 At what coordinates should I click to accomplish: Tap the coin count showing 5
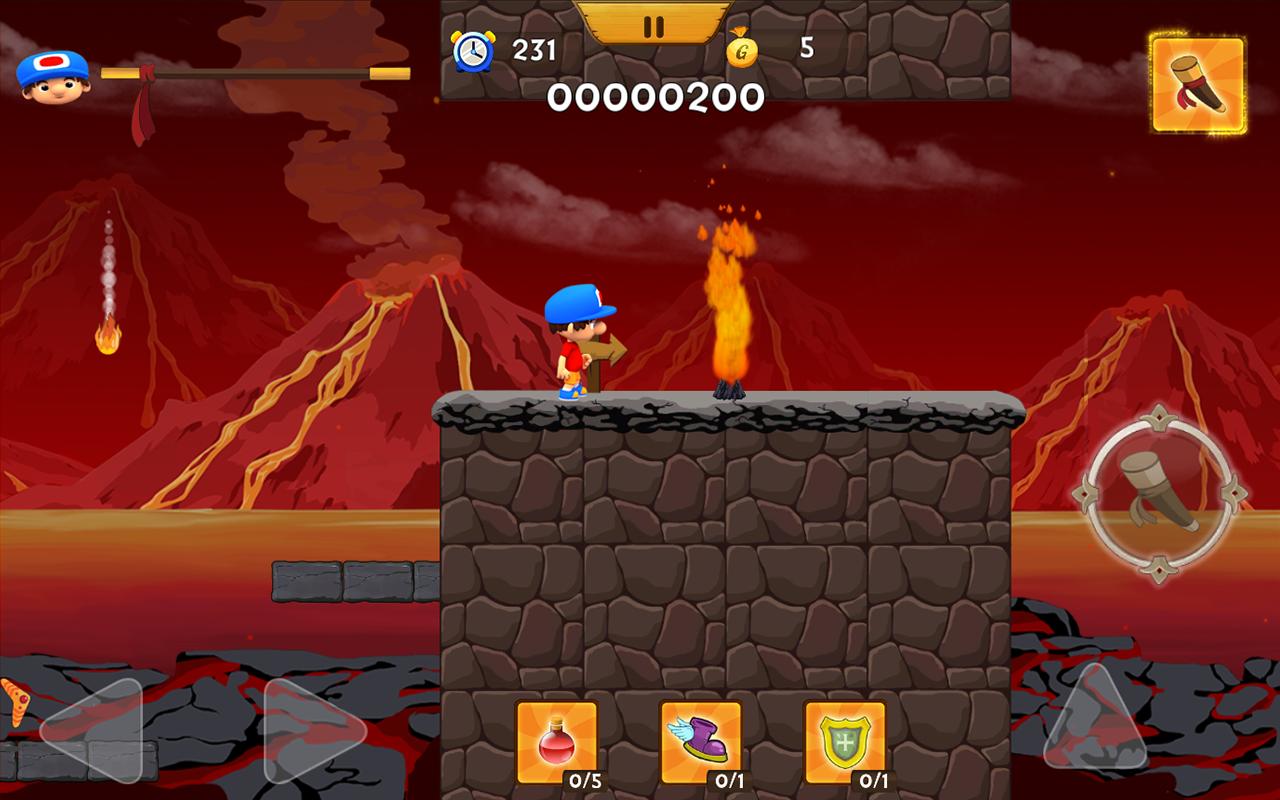click(x=806, y=48)
